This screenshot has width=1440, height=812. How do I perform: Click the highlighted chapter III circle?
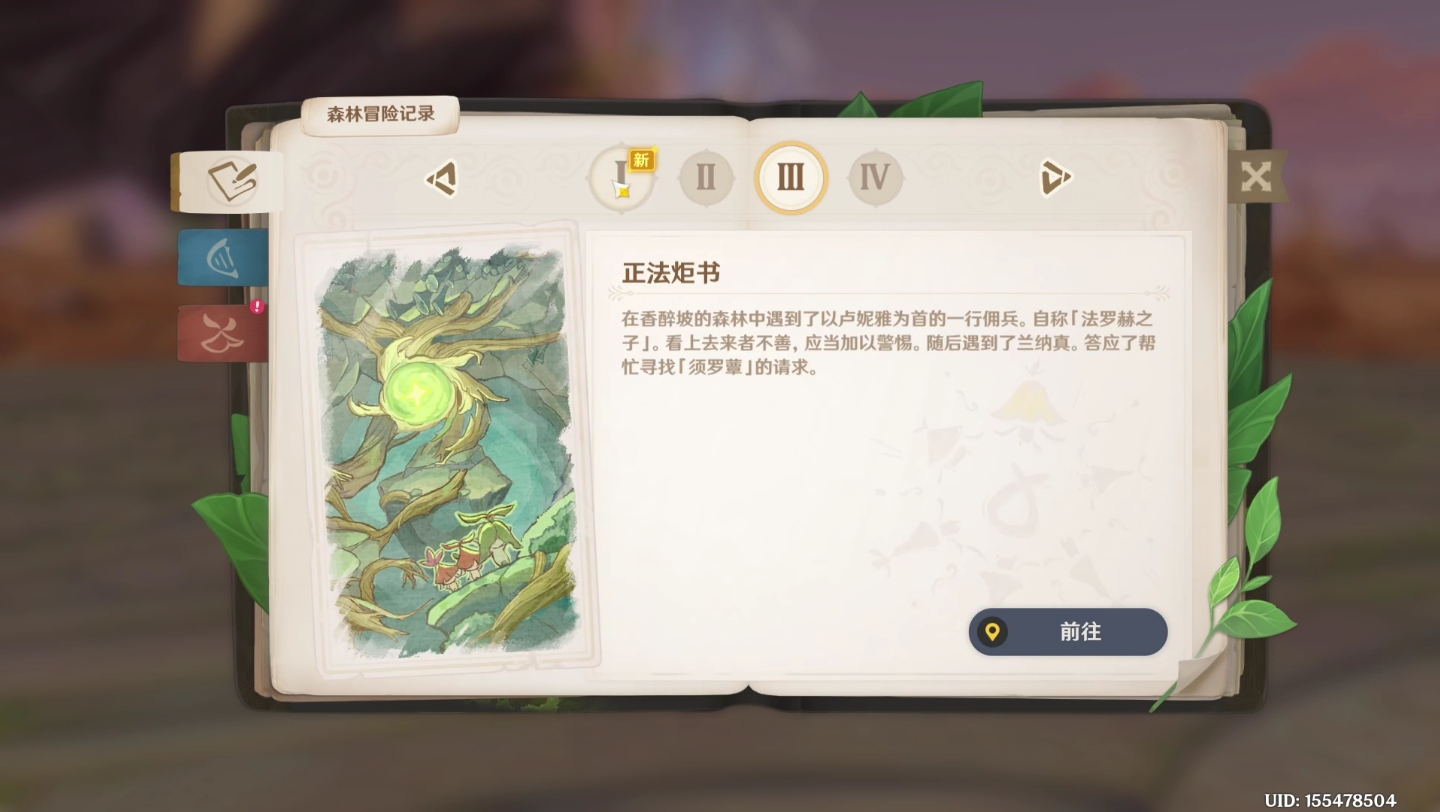791,178
